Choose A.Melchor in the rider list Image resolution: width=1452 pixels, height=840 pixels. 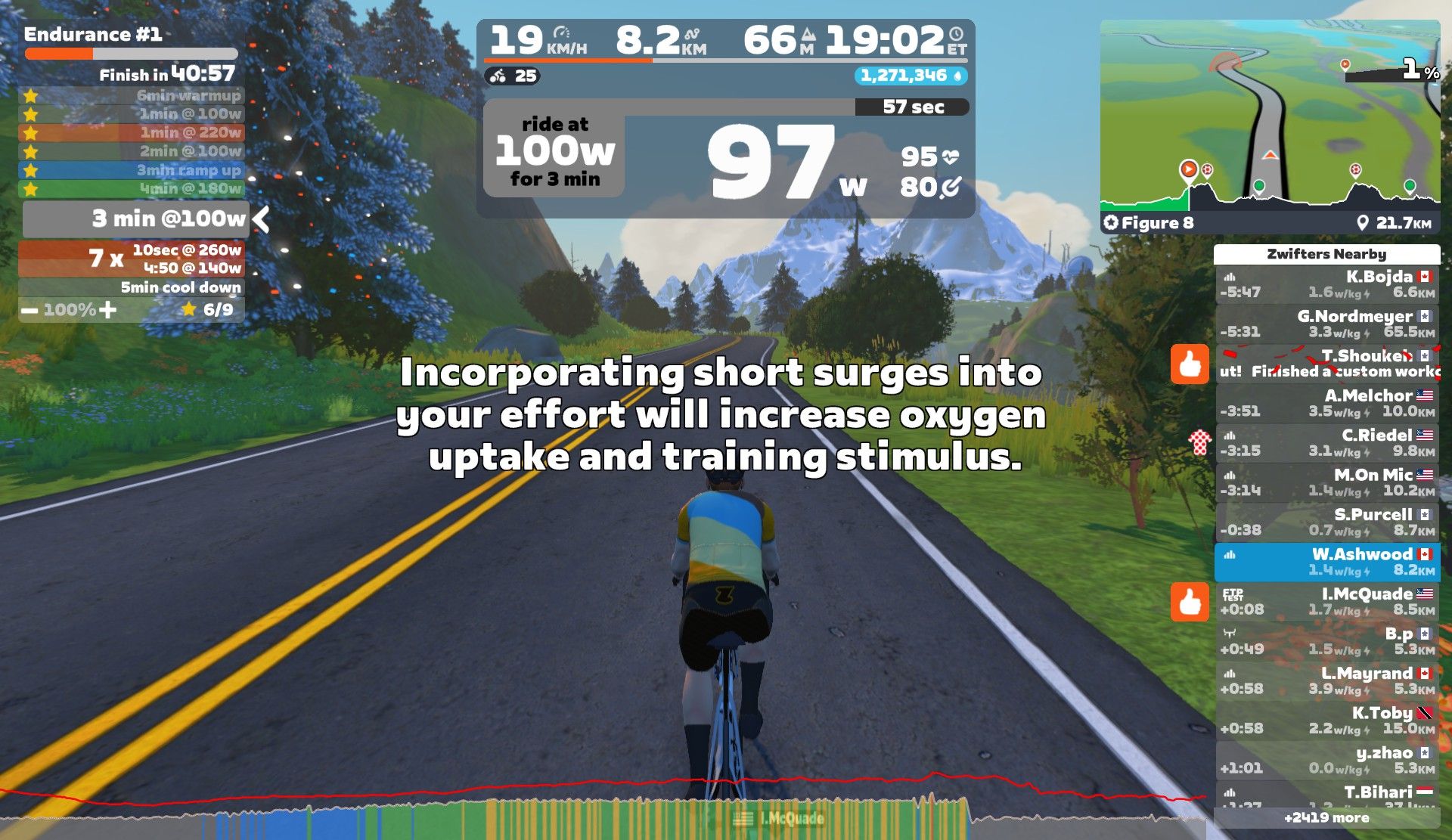click(1326, 403)
